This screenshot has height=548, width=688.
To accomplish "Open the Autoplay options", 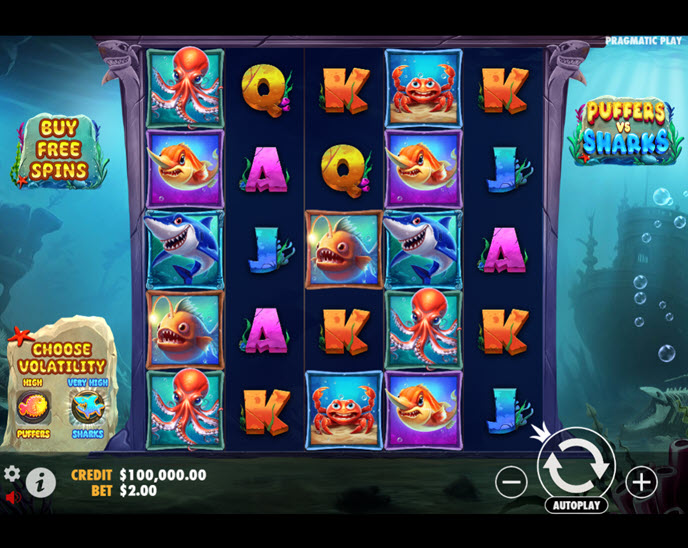I will tap(576, 505).
